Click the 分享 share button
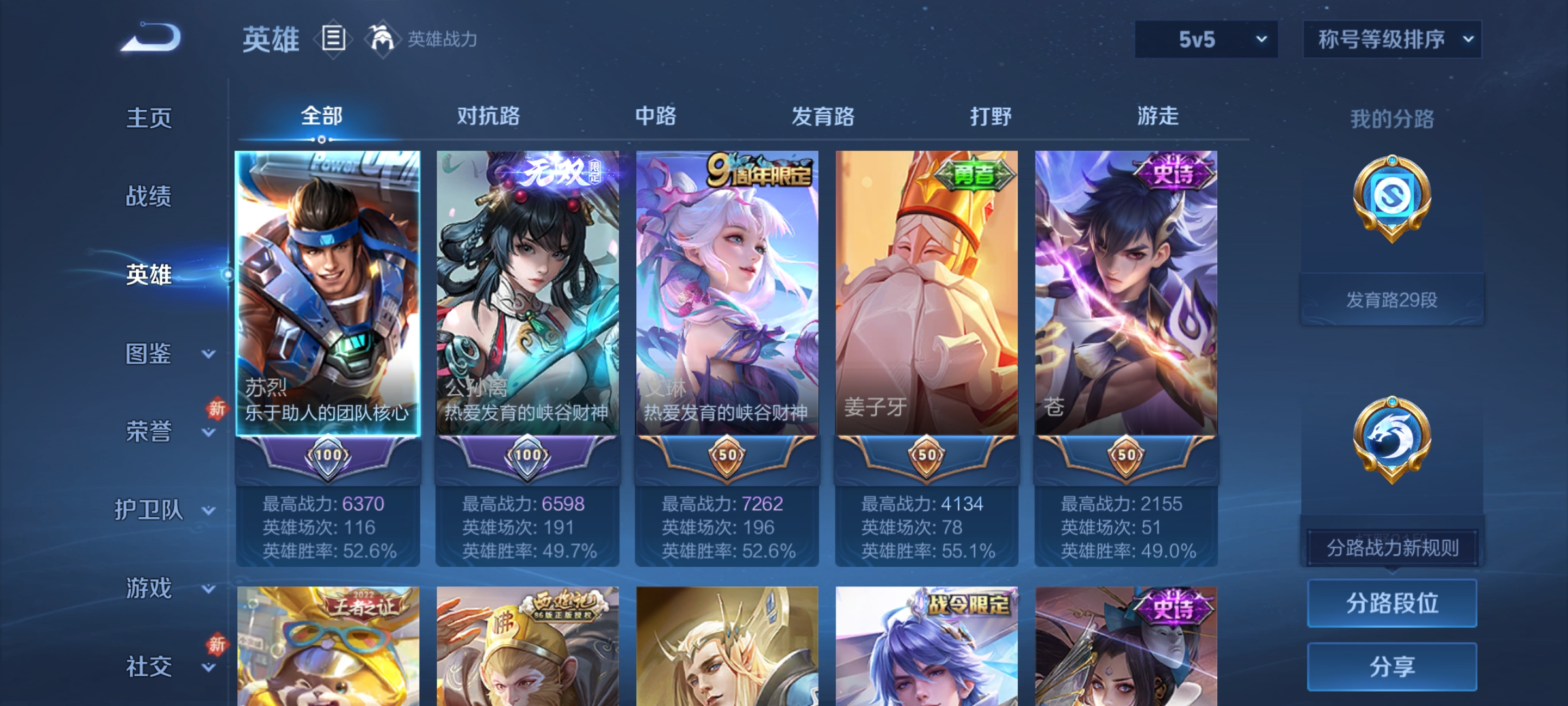 pos(1392,665)
